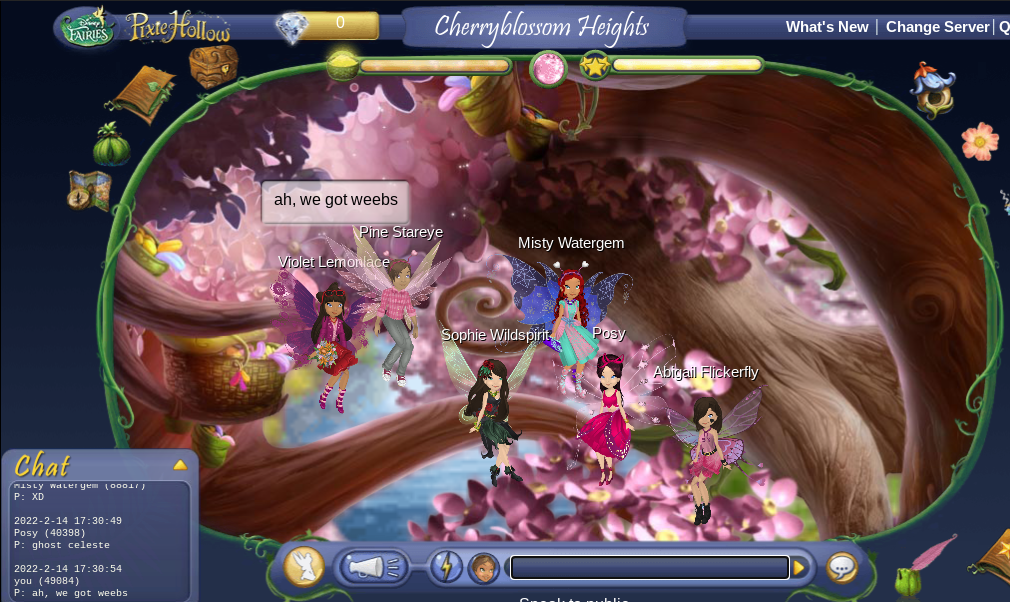Viewport: 1010px width, 602px height.
Task: Open the speech bubble chat button
Action: coord(842,568)
